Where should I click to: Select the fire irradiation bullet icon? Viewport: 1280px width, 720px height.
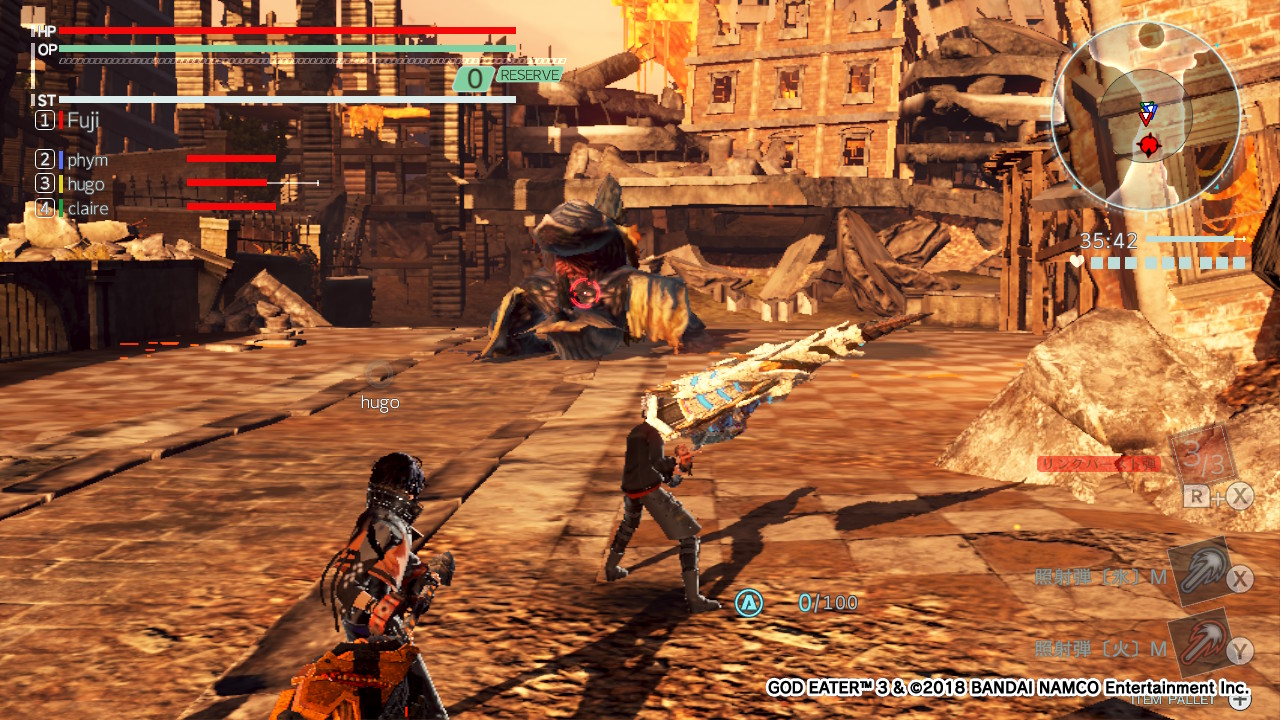pos(1200,643)
